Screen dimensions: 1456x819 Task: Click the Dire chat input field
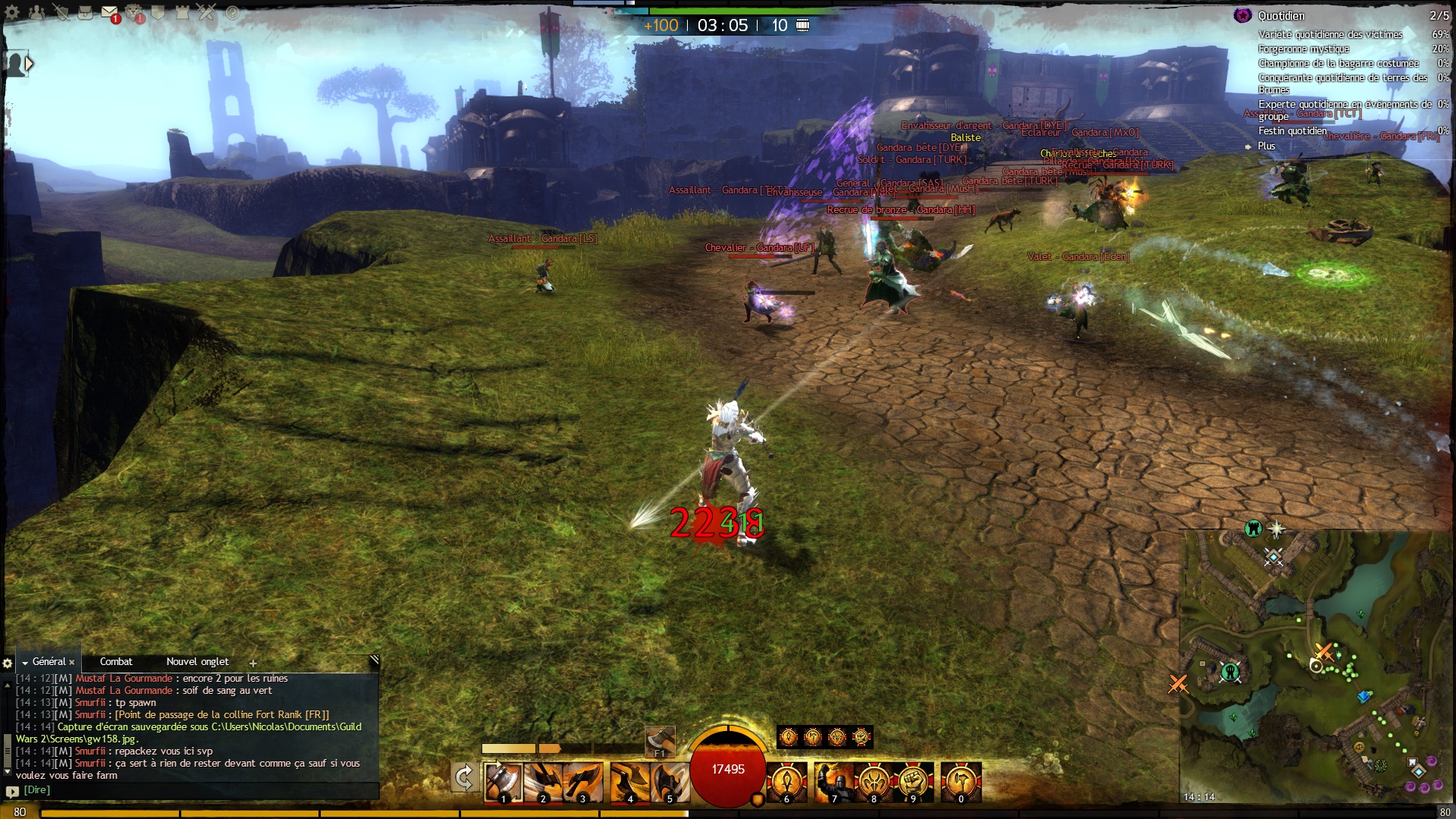pos(197,790)
